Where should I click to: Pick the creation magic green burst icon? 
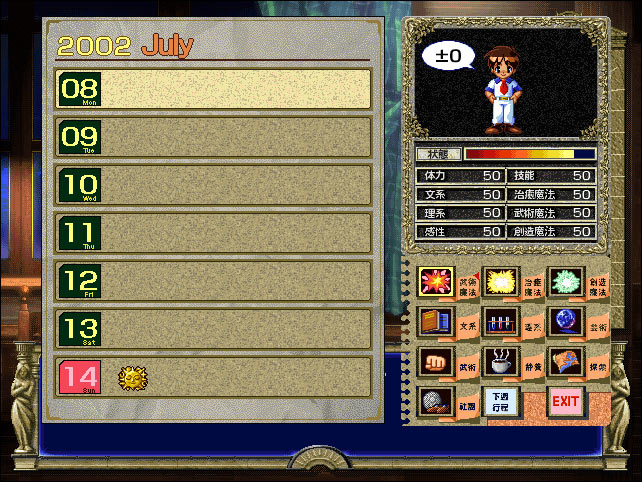(564, 283)
